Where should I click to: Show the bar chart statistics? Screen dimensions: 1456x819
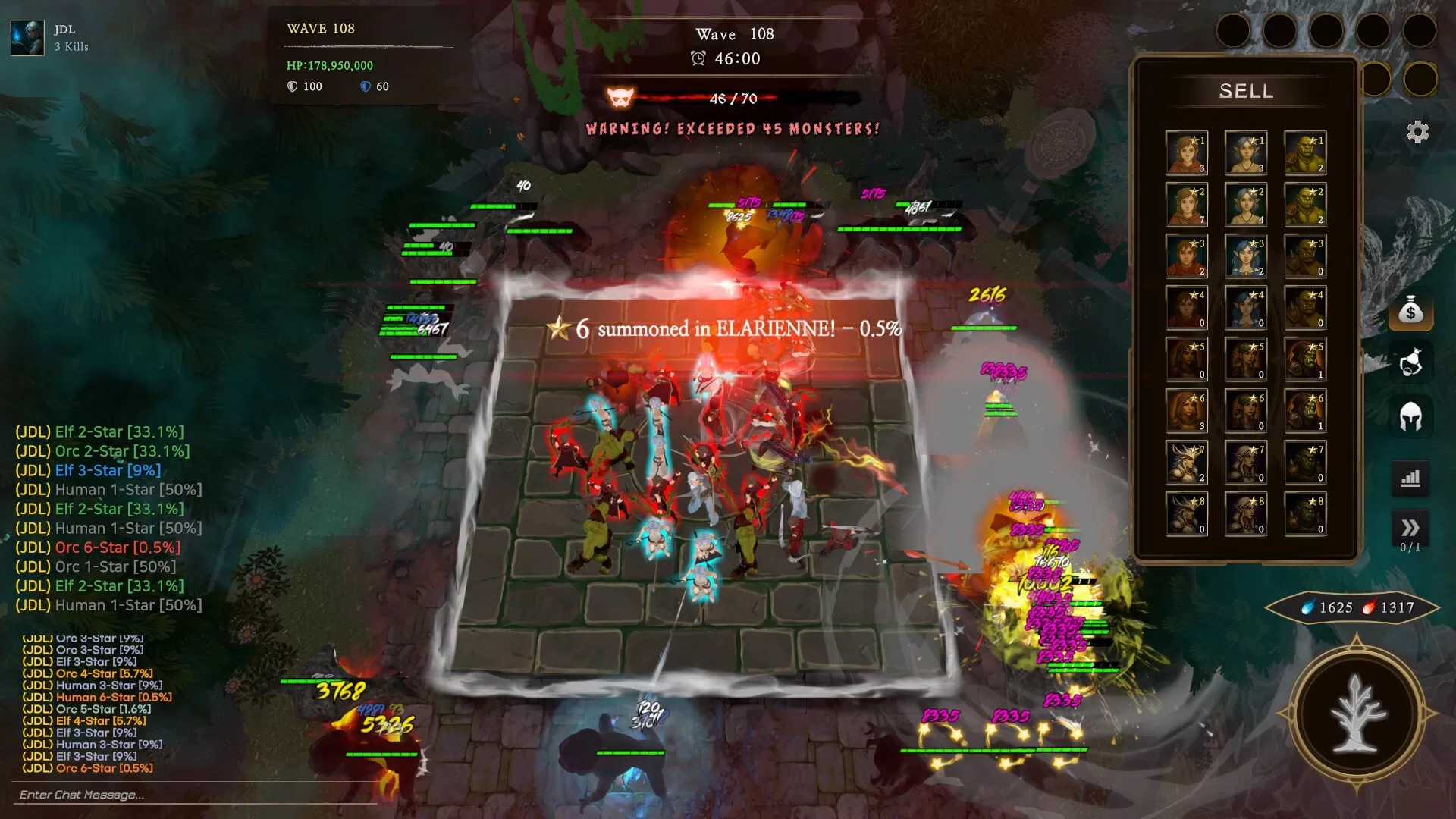(1410, 479)
